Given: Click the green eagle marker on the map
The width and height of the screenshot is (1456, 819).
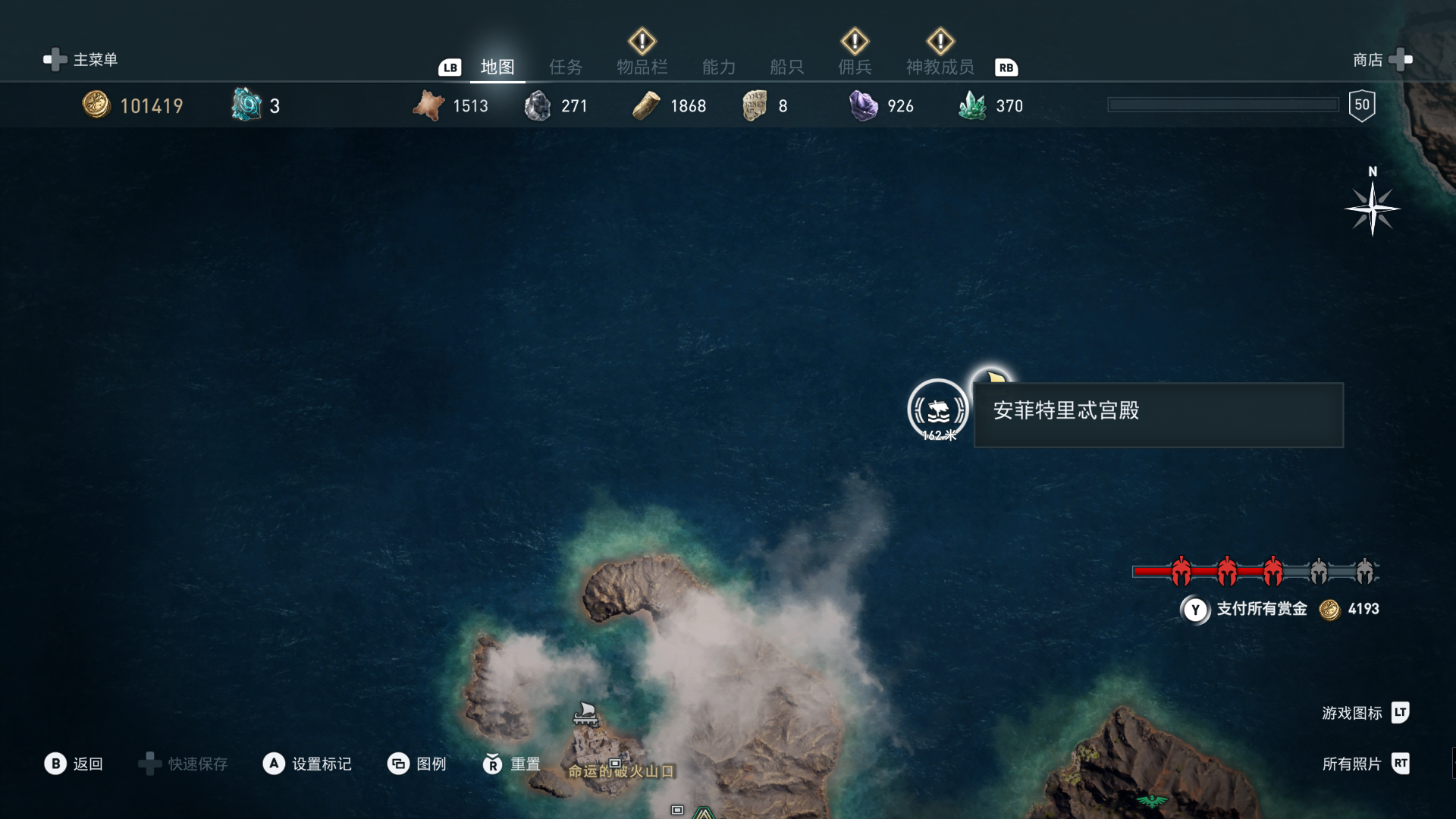Looking at the screenshot, I should click(x=1151, y=801).
